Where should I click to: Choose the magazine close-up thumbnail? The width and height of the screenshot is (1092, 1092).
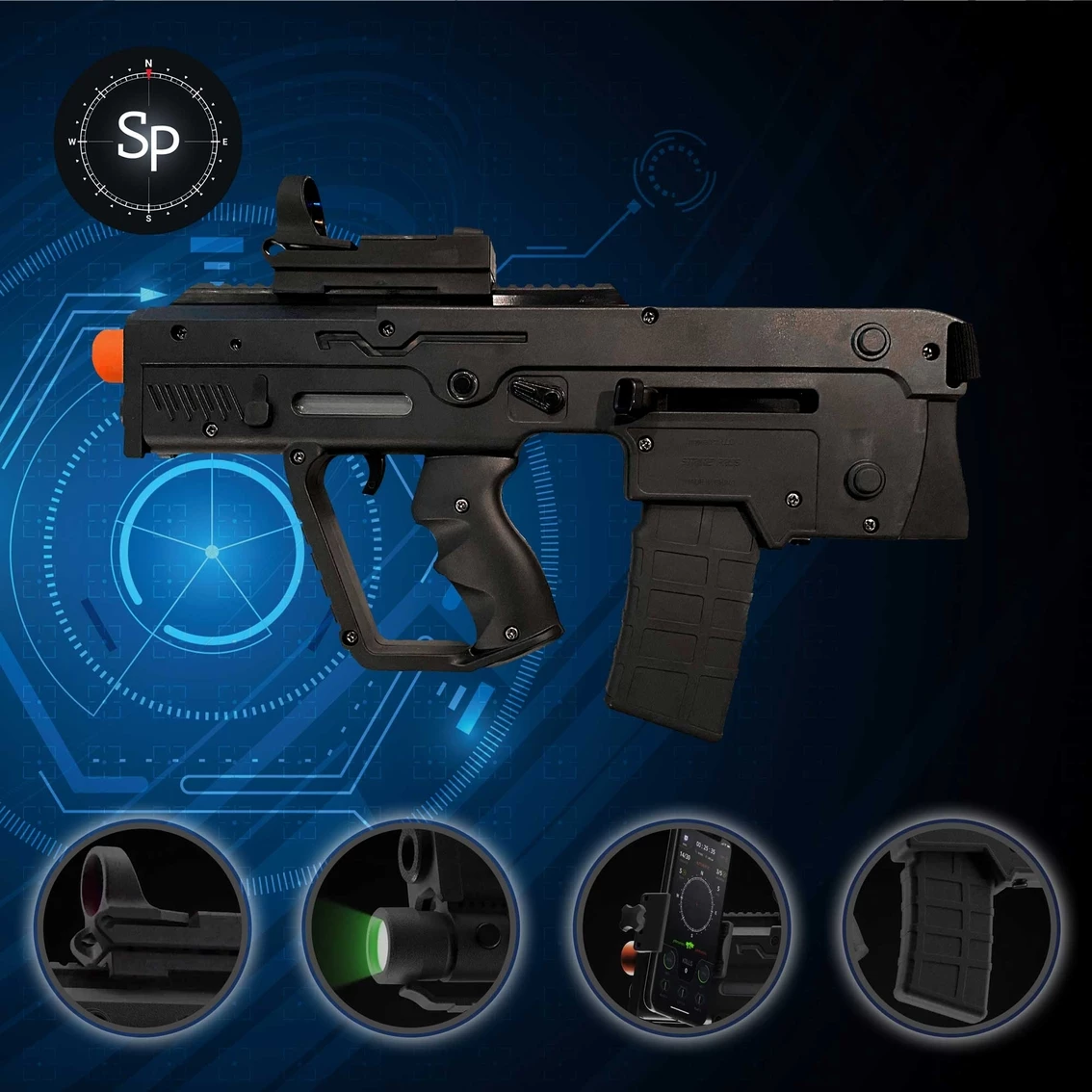click(952, 928)
